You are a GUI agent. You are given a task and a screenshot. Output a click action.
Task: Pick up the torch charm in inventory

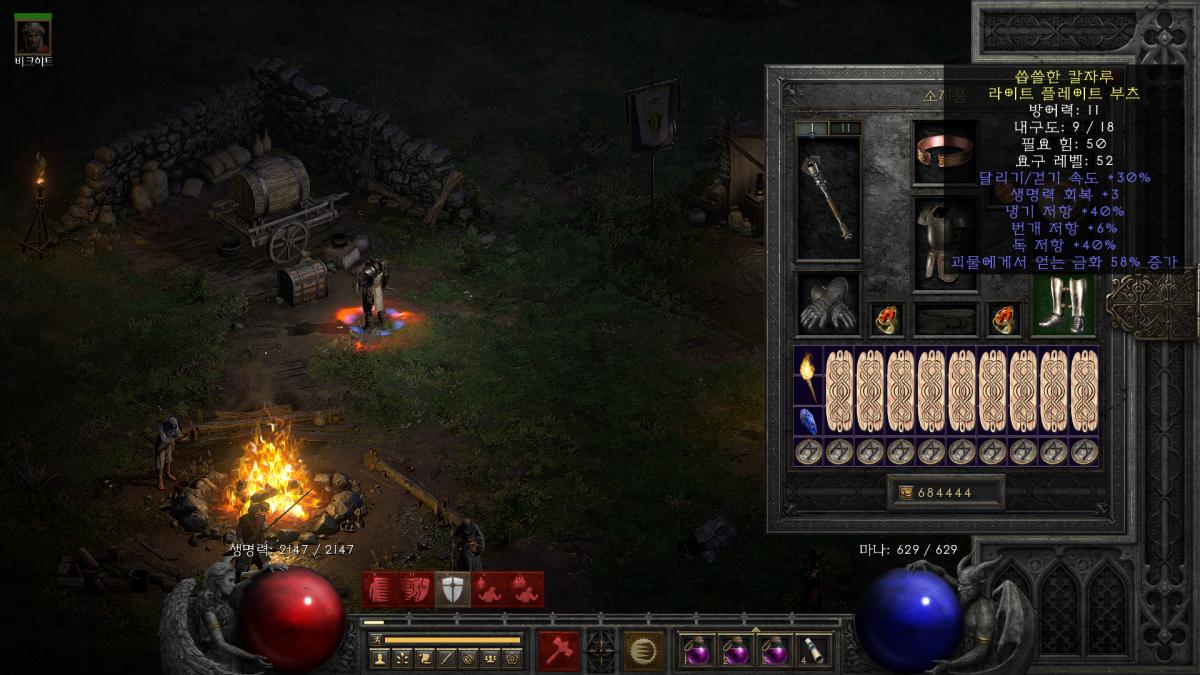point(808,375)
